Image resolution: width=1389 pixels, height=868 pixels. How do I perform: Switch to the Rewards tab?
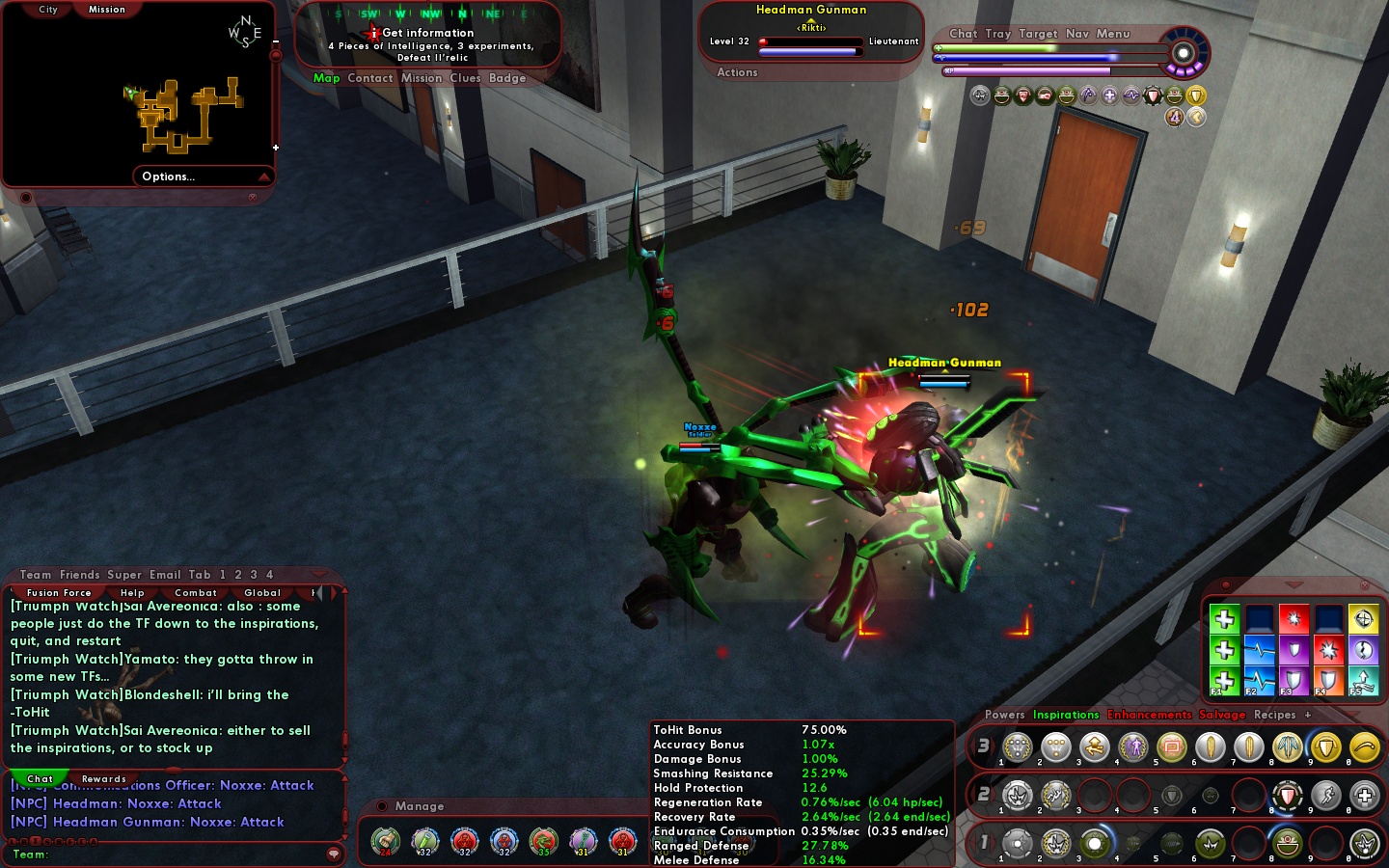[x=104, y=779]
